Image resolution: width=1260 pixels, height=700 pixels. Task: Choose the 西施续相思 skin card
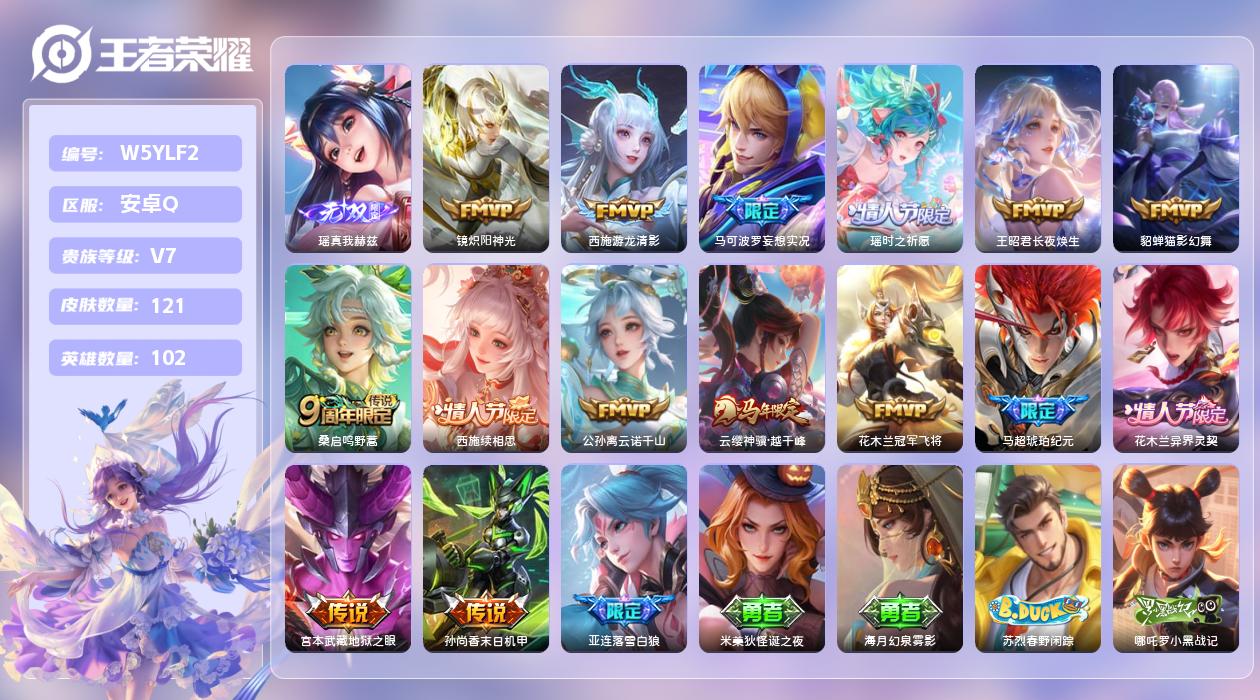click(x=486, y=358)
